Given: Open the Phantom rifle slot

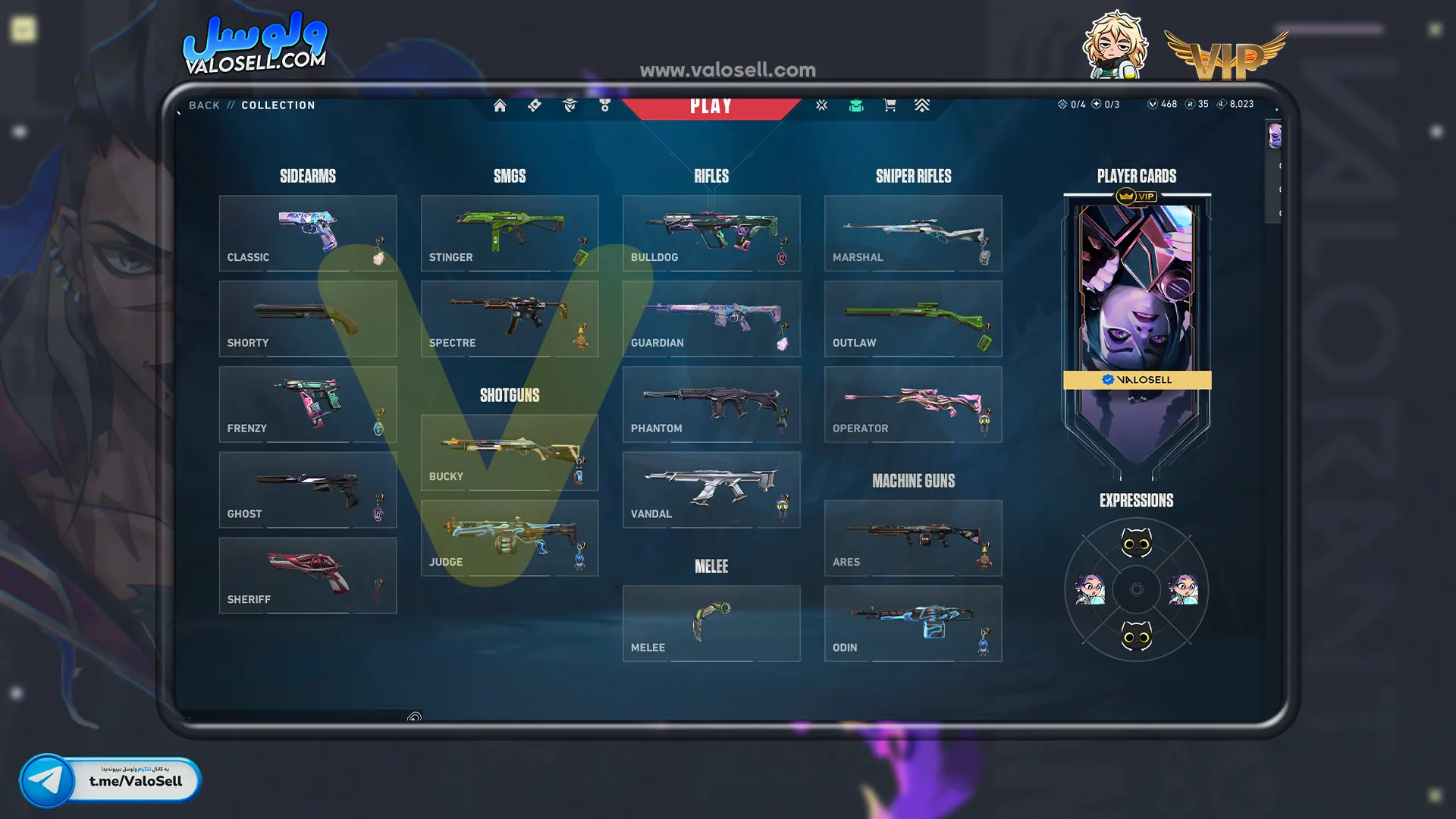Looking at the screenshot, I should [x=711, y=404].
